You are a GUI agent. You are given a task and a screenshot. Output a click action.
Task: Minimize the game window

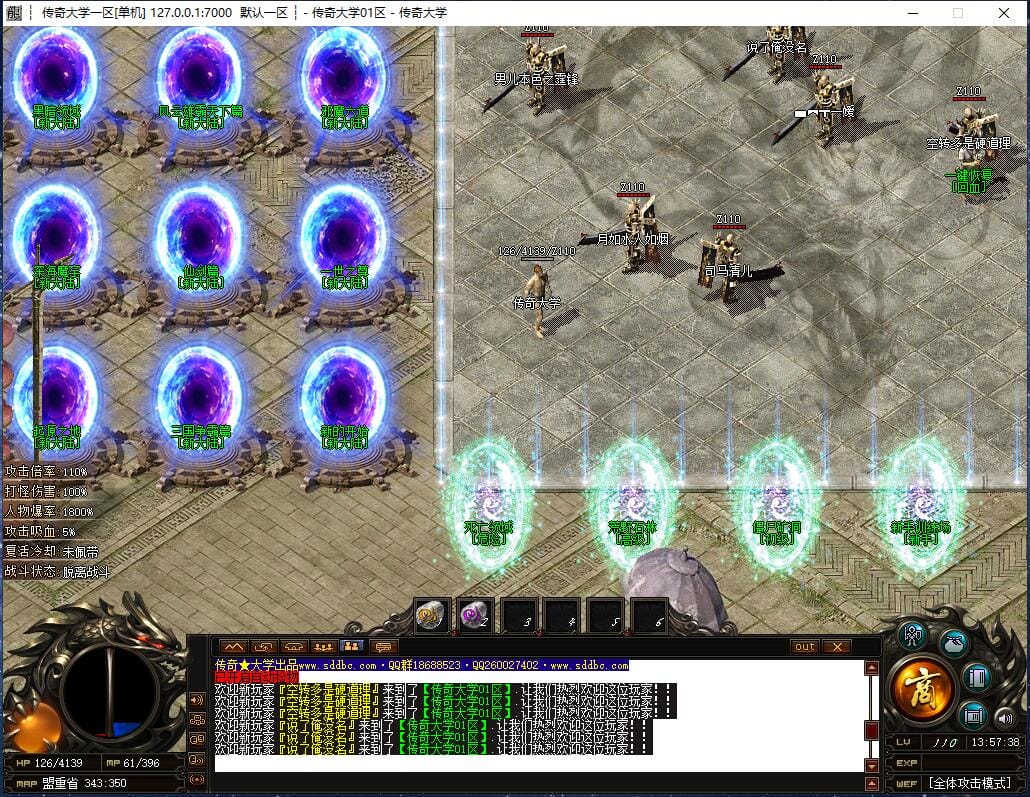click(x=911, y=13)
